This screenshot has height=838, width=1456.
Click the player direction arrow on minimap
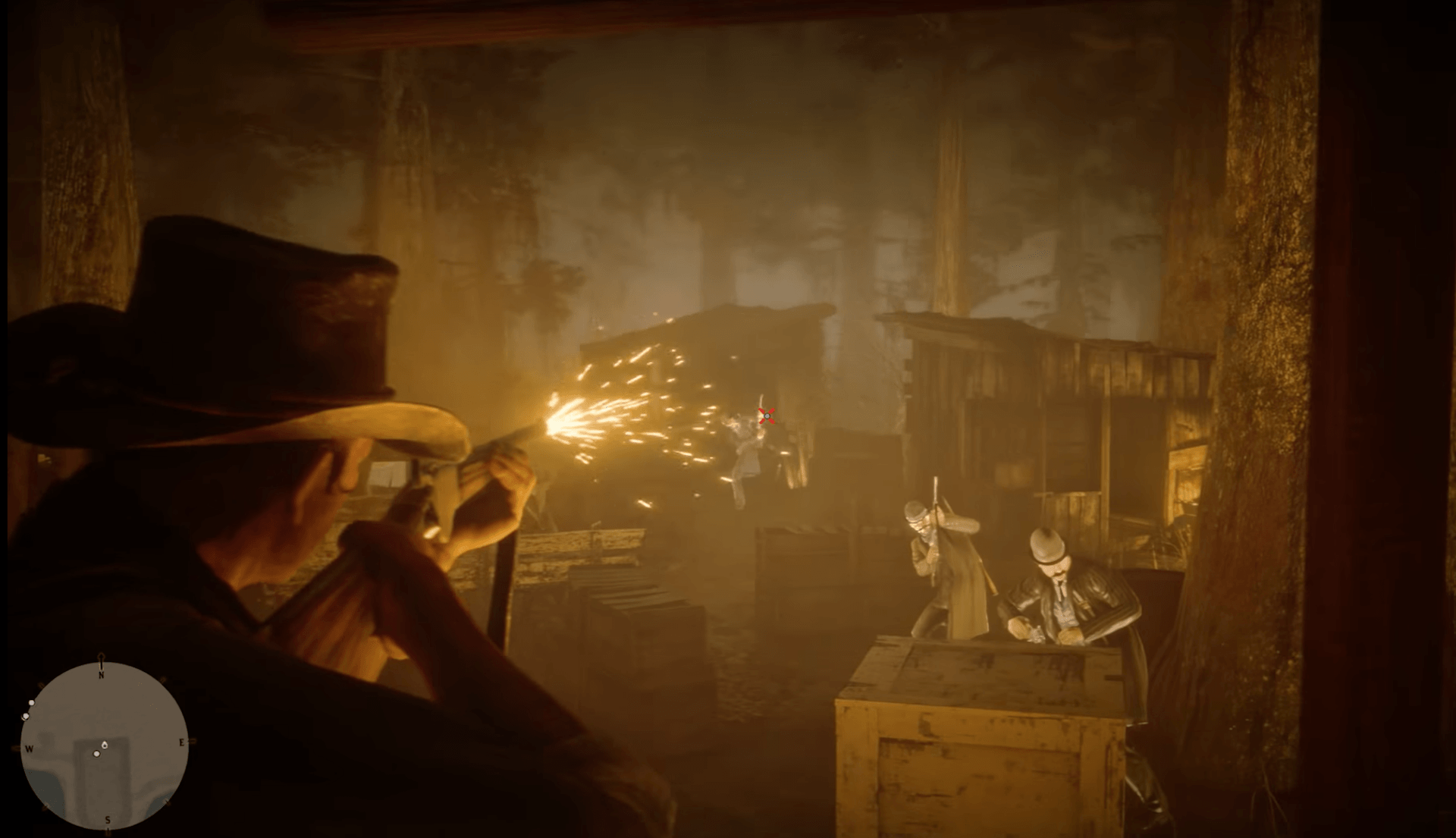(x=105, y=745)
